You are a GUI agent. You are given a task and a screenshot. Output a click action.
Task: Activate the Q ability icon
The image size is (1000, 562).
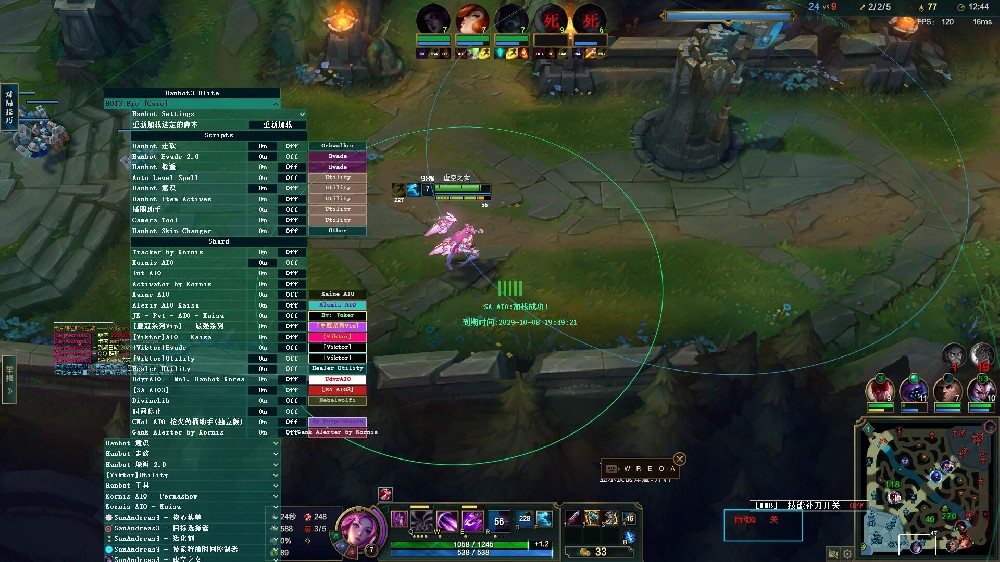(421, 521)
